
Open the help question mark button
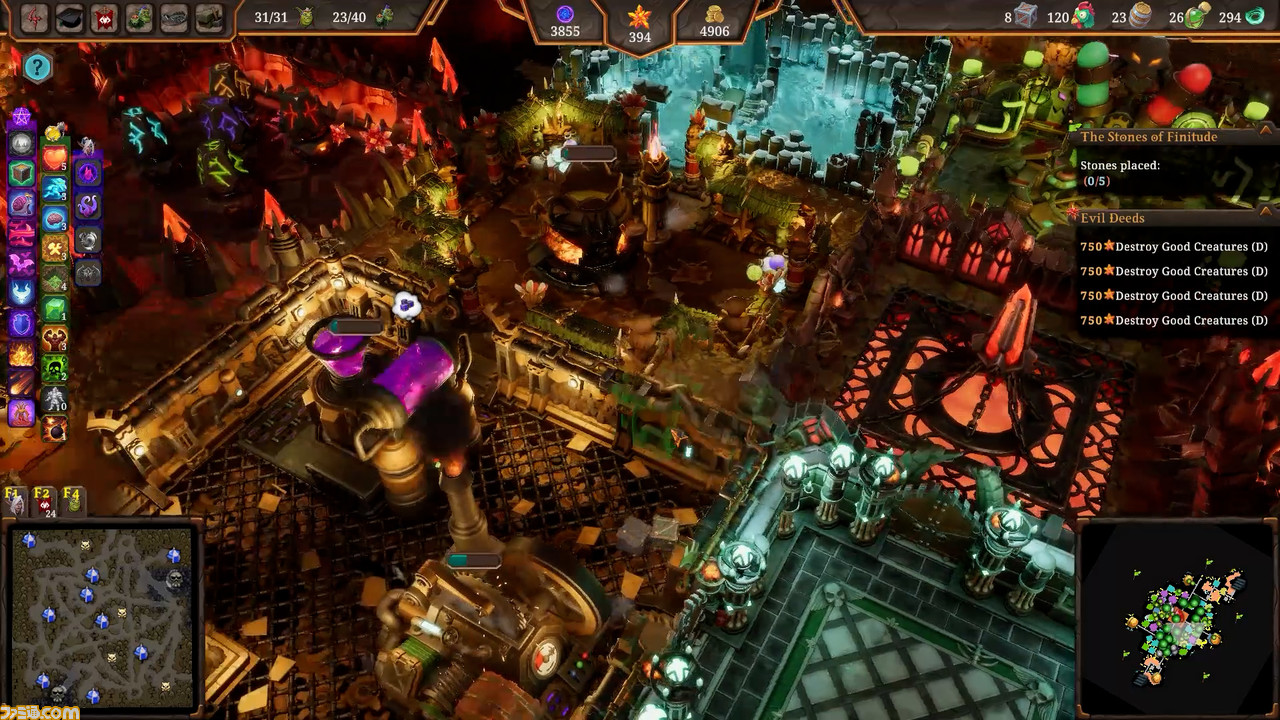37,67
